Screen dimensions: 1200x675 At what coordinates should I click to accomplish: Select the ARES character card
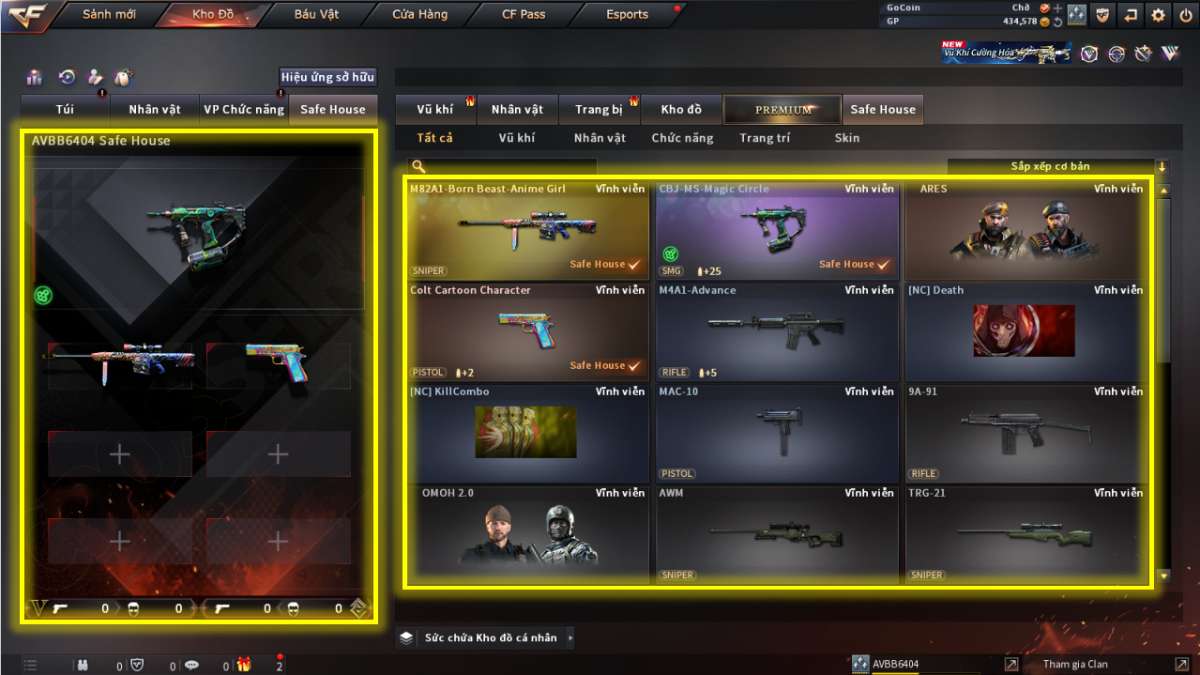click(x=1025, y=229)
